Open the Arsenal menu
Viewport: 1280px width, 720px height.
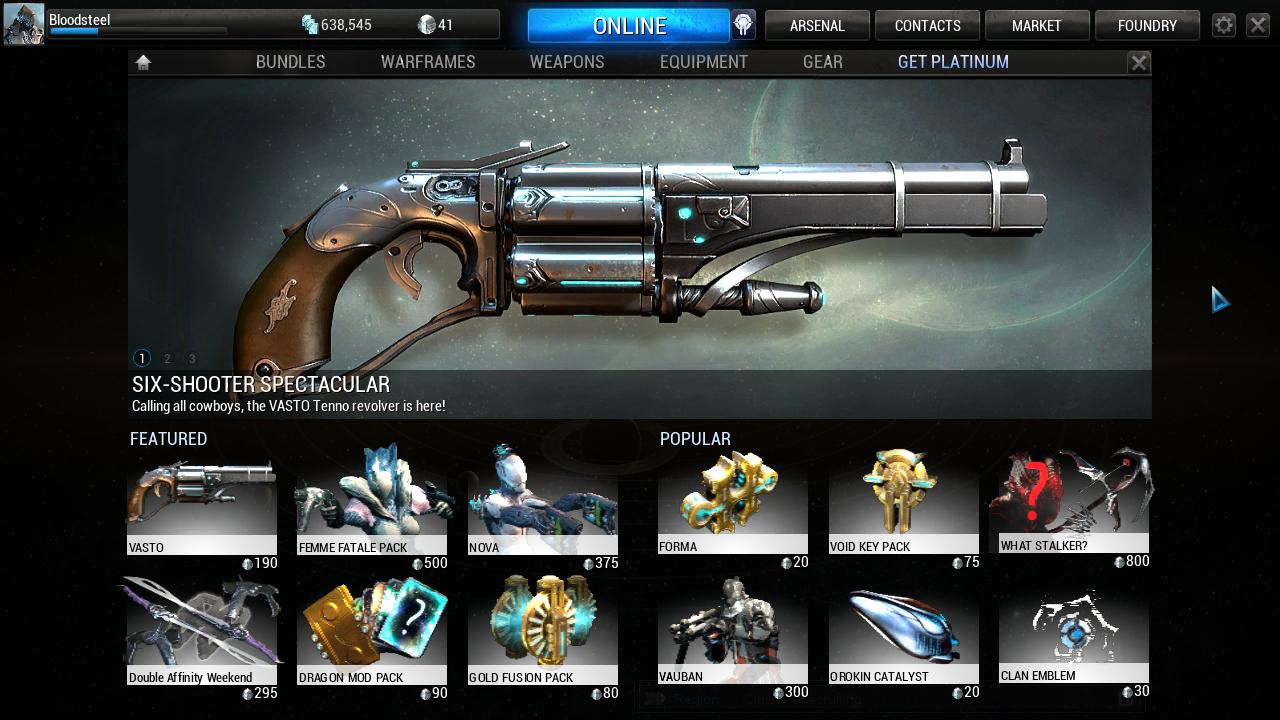click(817, 26)
